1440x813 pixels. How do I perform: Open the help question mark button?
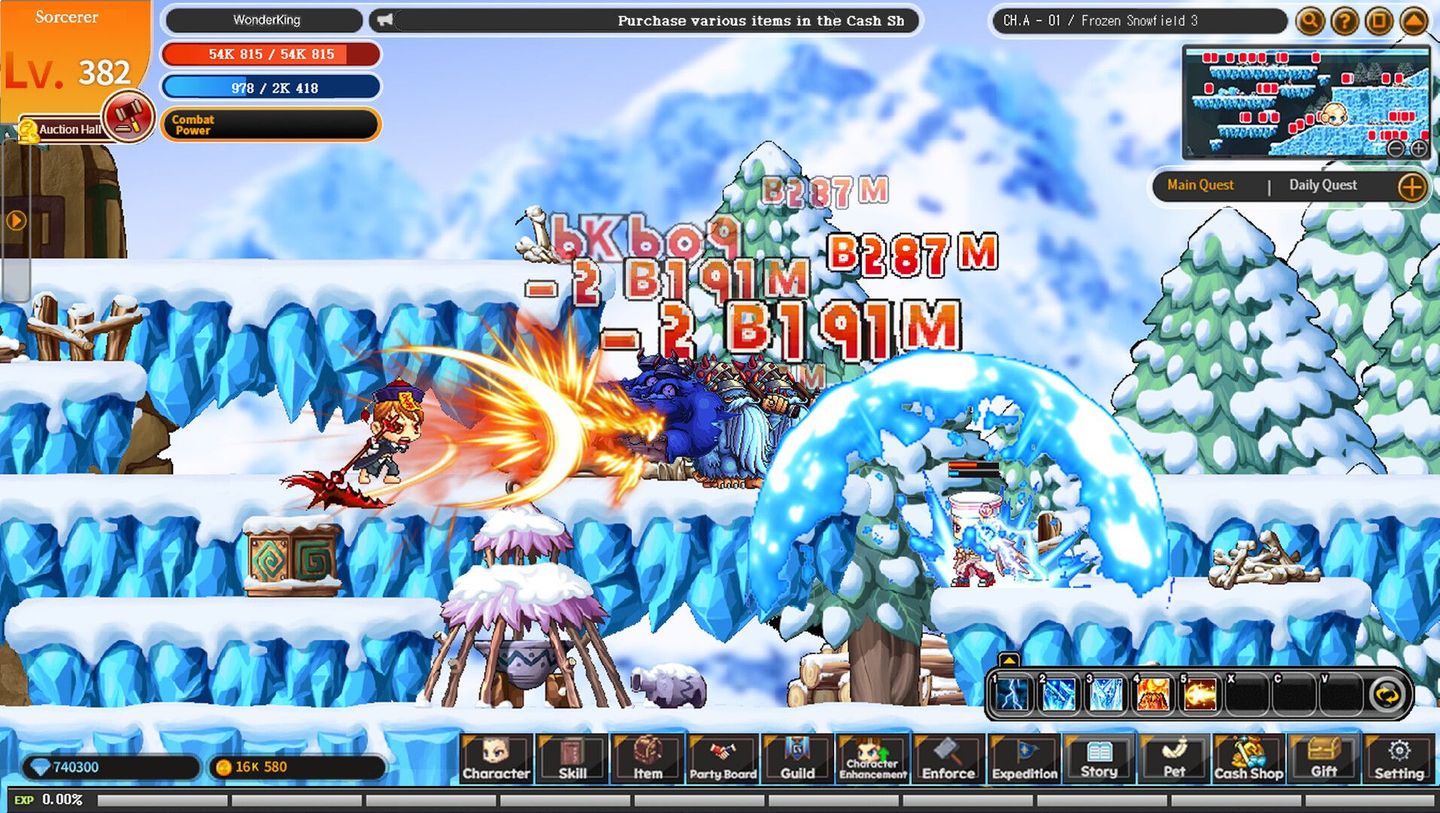click(1344, 20)
